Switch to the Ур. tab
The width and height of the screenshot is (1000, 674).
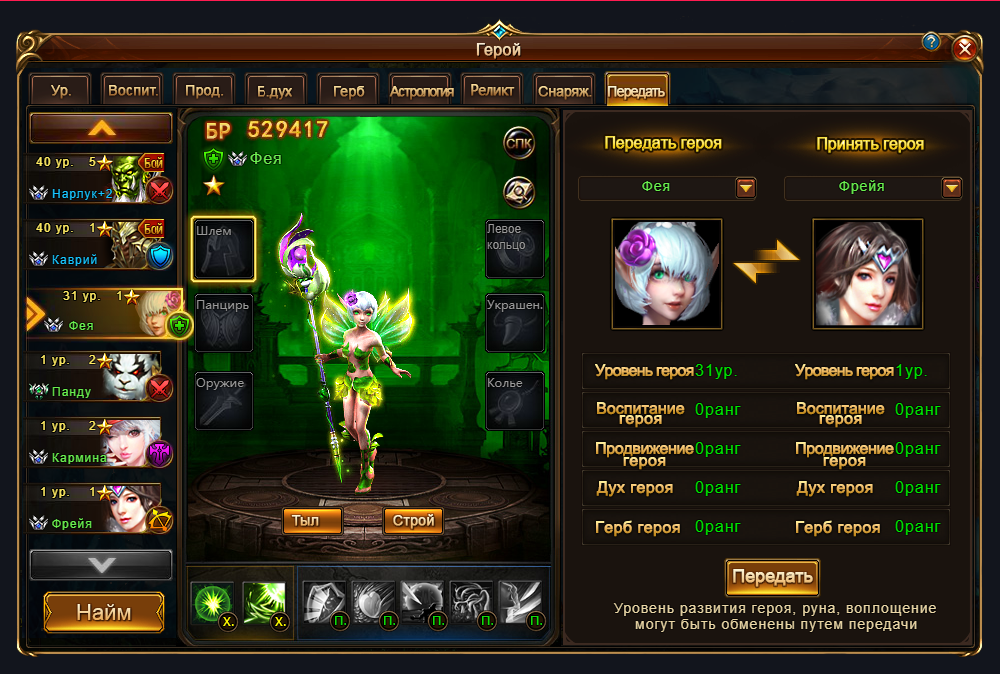tap(60, 90)
